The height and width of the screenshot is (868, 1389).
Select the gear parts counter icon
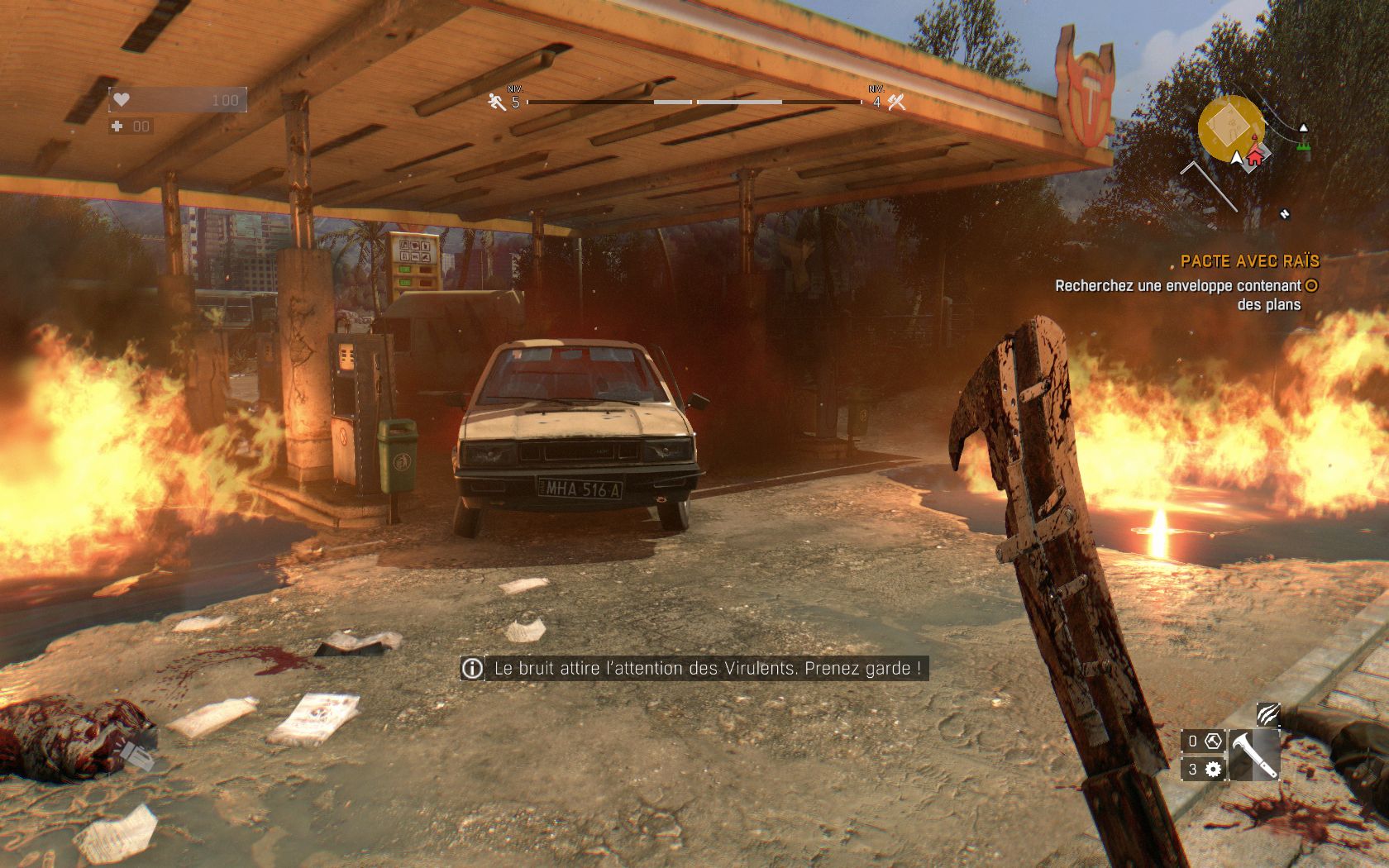click(1213, 770)
